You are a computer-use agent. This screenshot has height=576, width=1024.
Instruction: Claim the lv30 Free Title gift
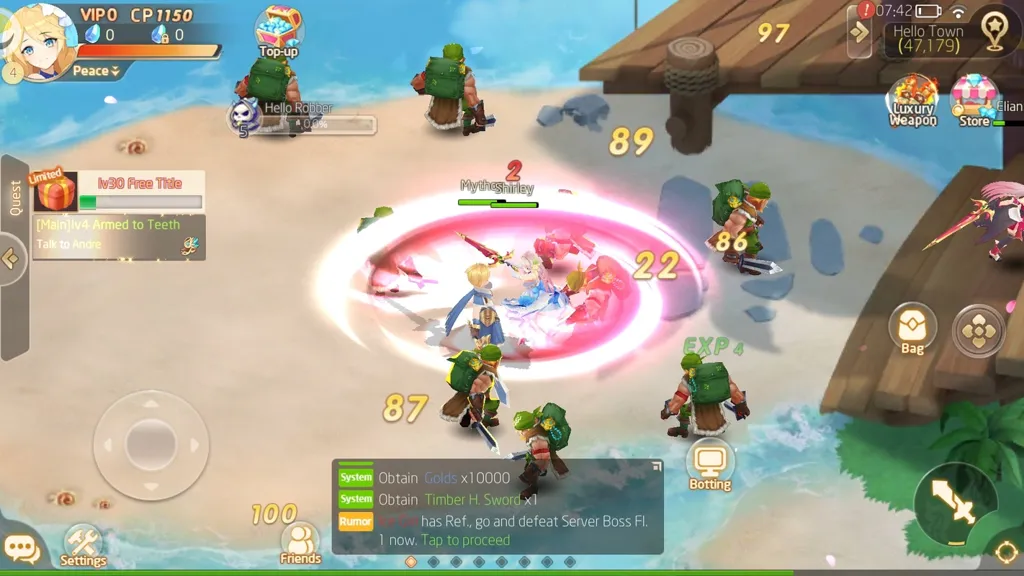pyautogui.click(x=56, y=190)
